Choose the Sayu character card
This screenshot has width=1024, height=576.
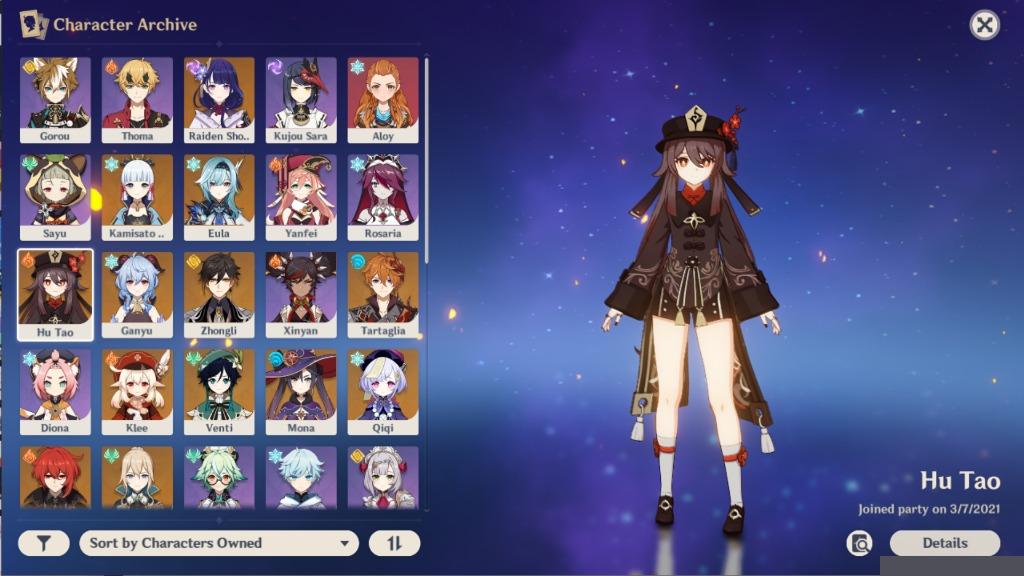pyautogui.click(x=55, y=196)
